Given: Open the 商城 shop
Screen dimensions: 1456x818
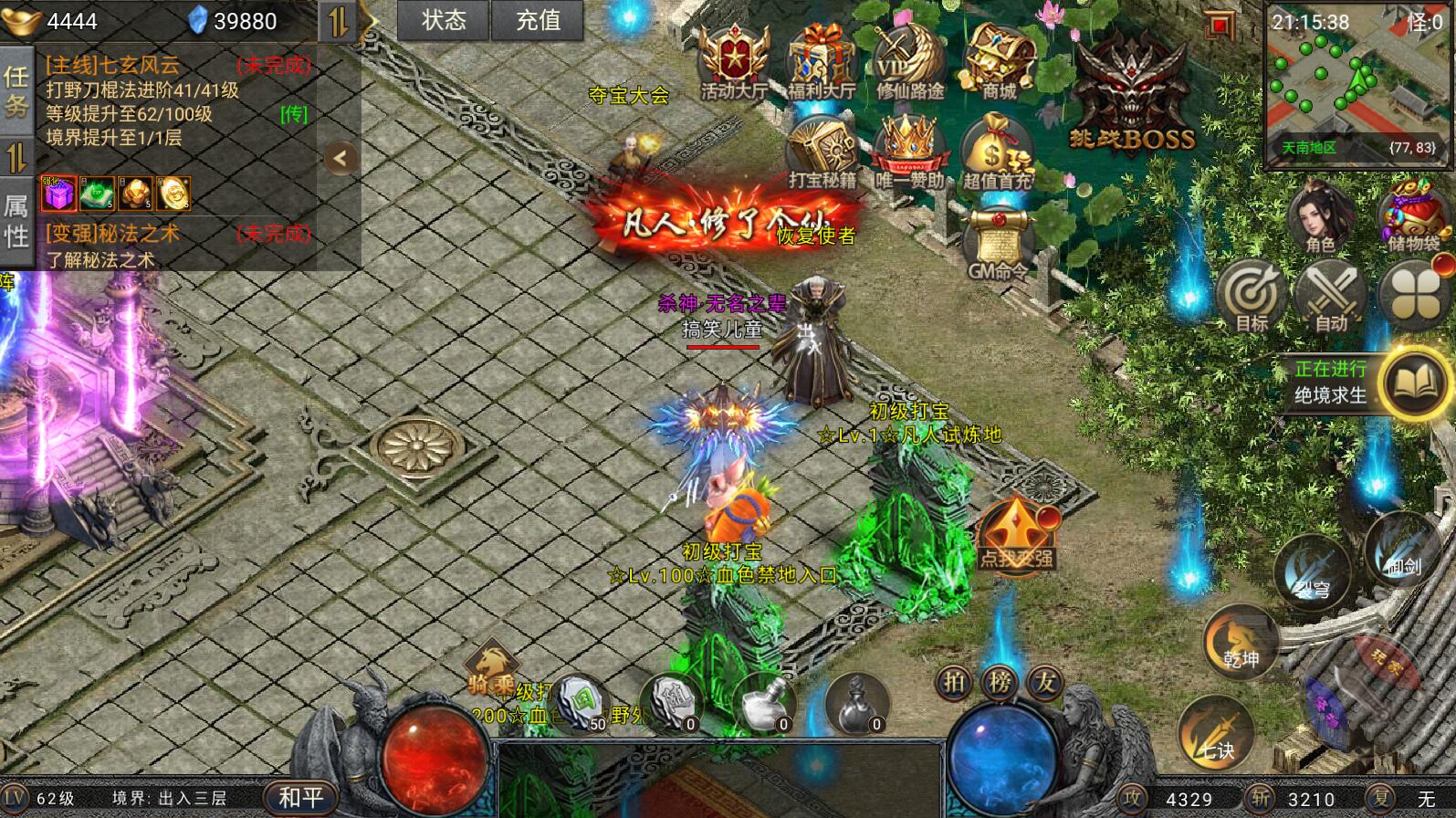Looking at the screenshot, I should point(998,62).
